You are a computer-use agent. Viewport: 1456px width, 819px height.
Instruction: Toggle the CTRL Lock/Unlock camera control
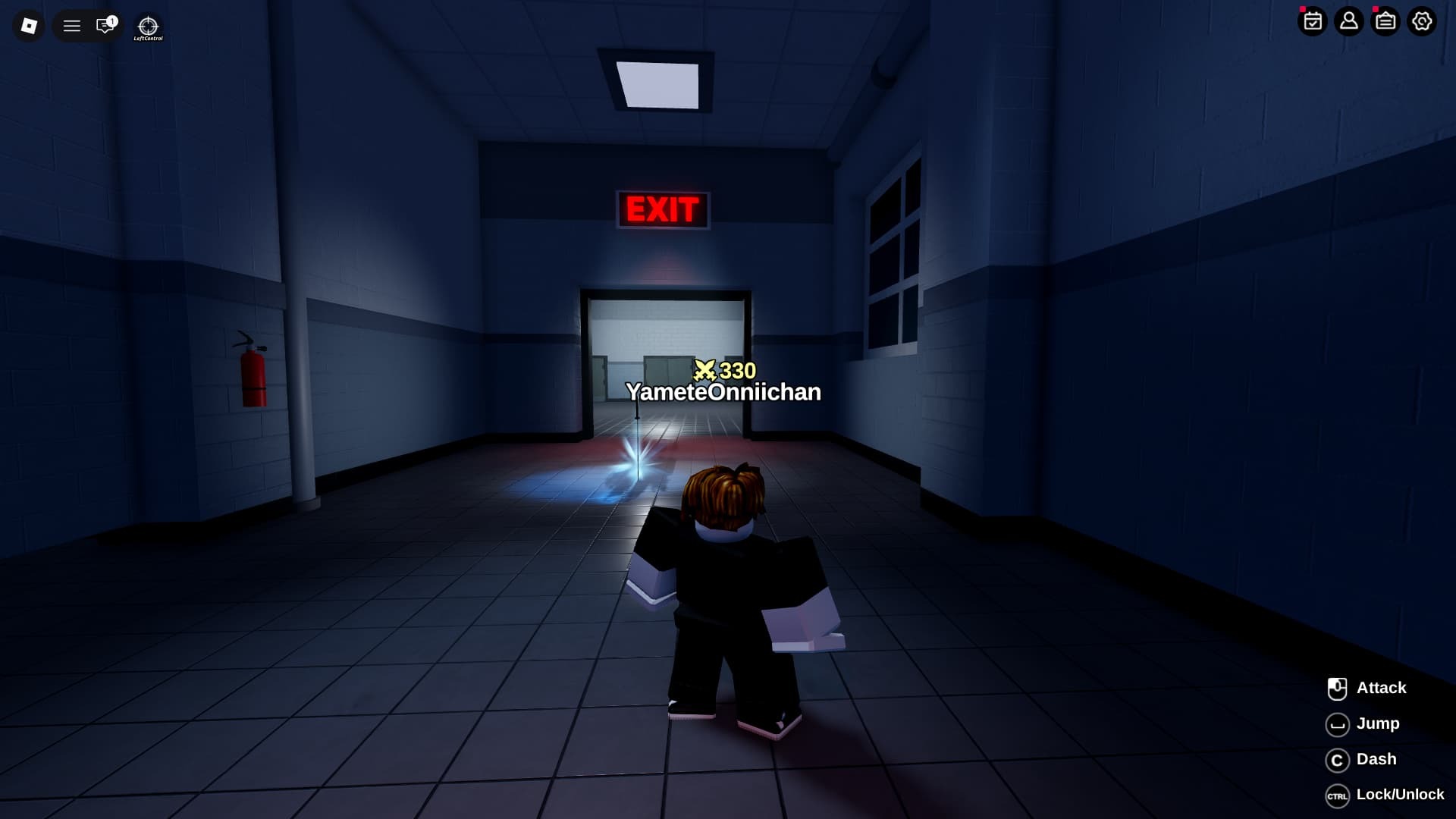click(1338, 795)
